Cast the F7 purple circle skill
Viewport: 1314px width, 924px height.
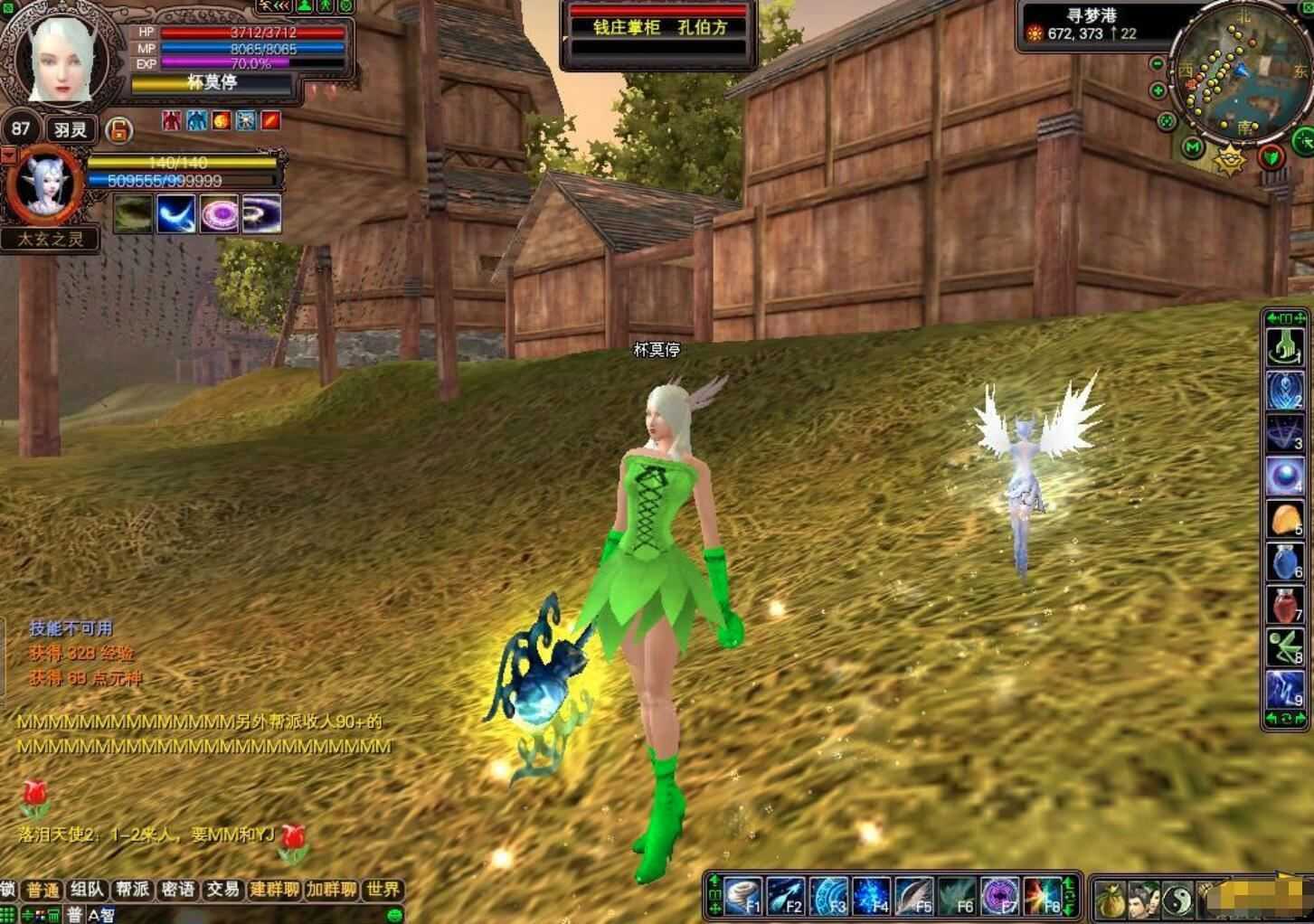tap(999, 896)
